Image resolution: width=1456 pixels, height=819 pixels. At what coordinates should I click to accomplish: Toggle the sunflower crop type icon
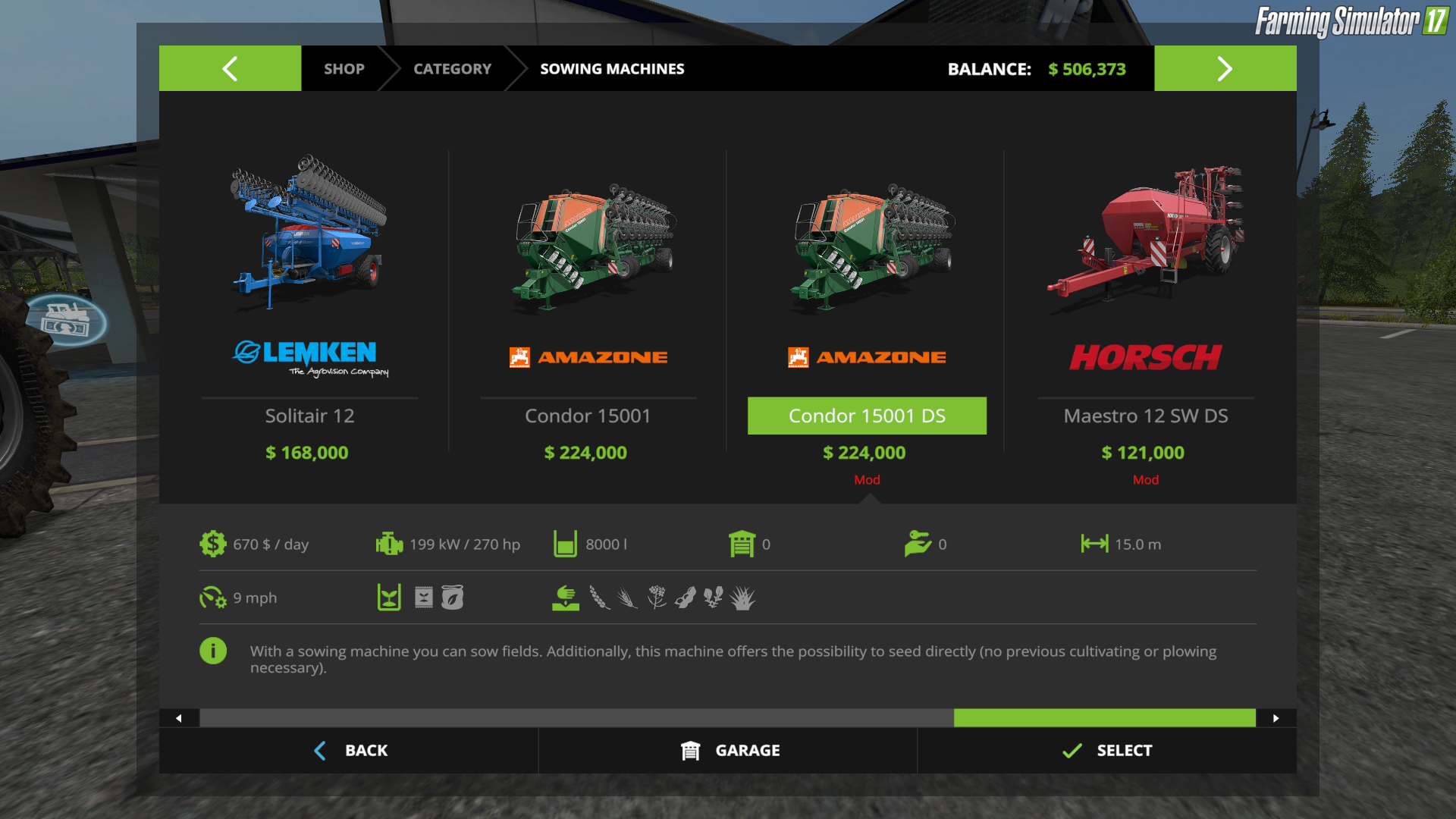tap(713, 598)
